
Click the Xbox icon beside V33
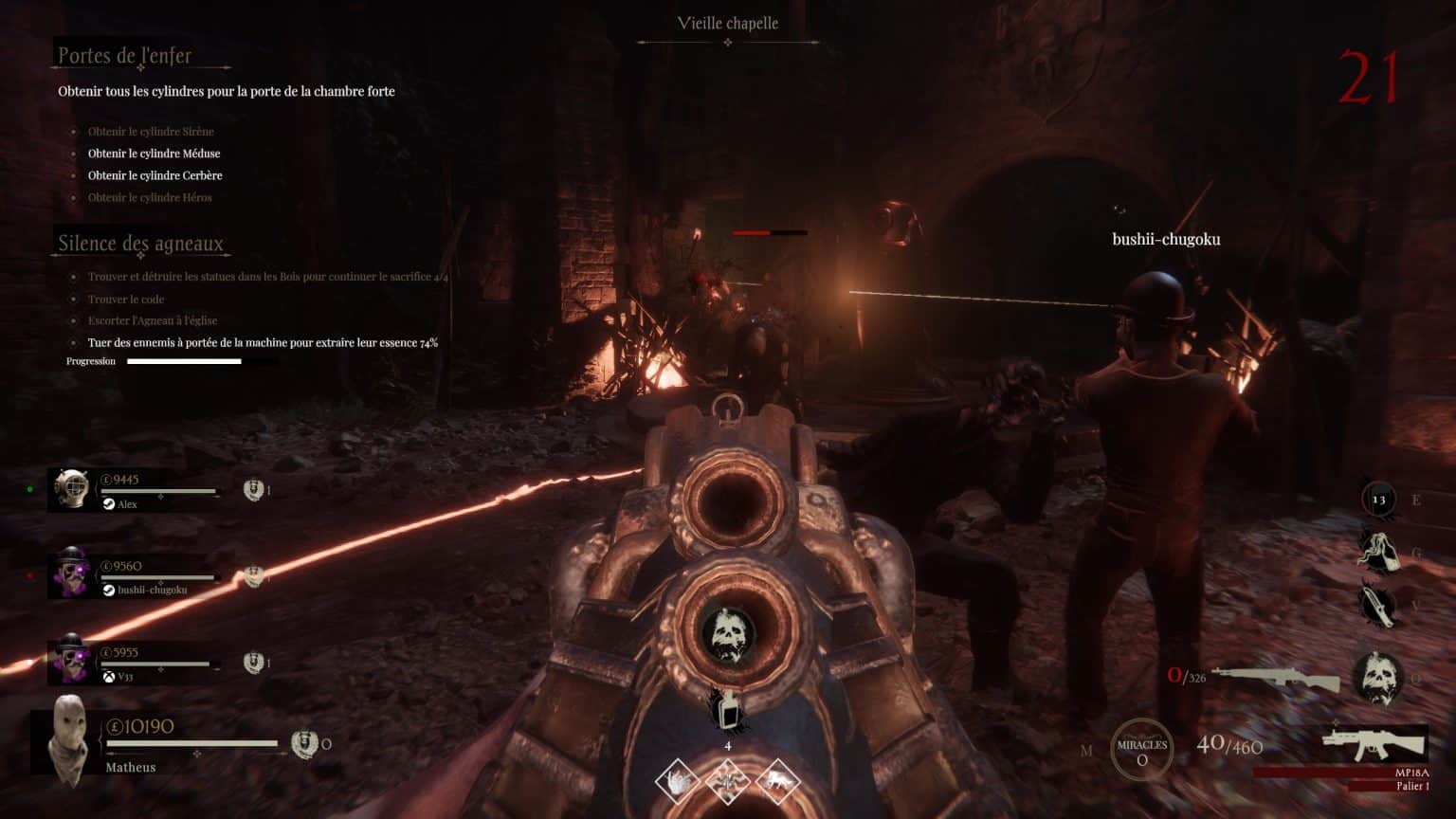(107, 676)
